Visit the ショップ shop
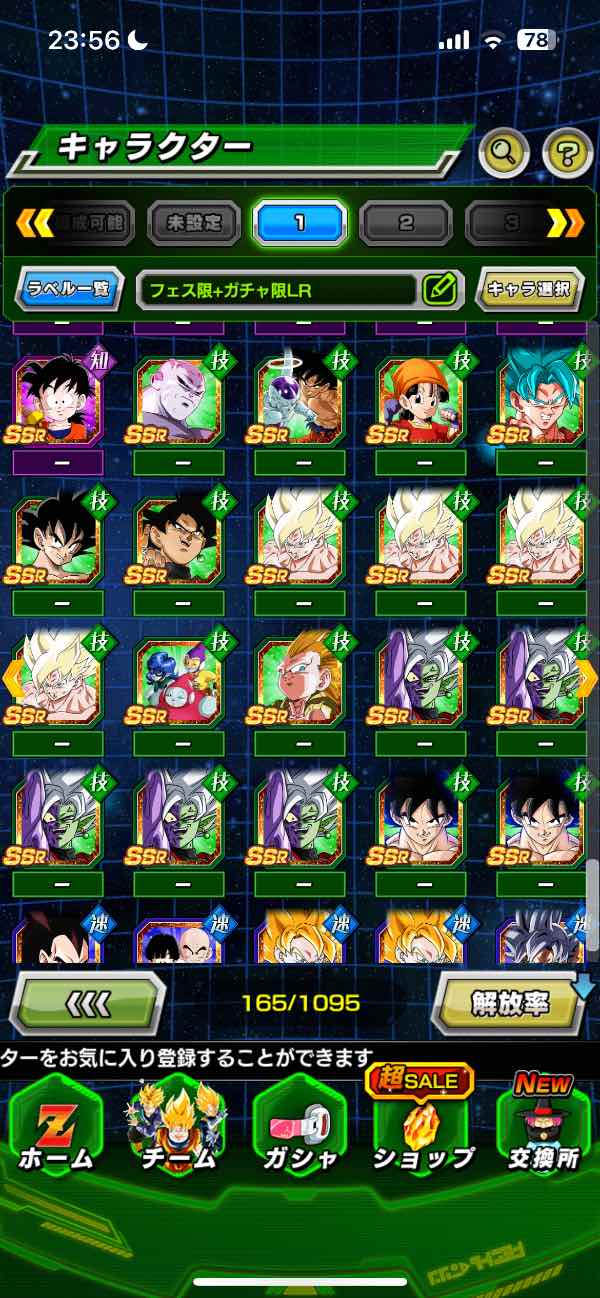 (421, 1131)
